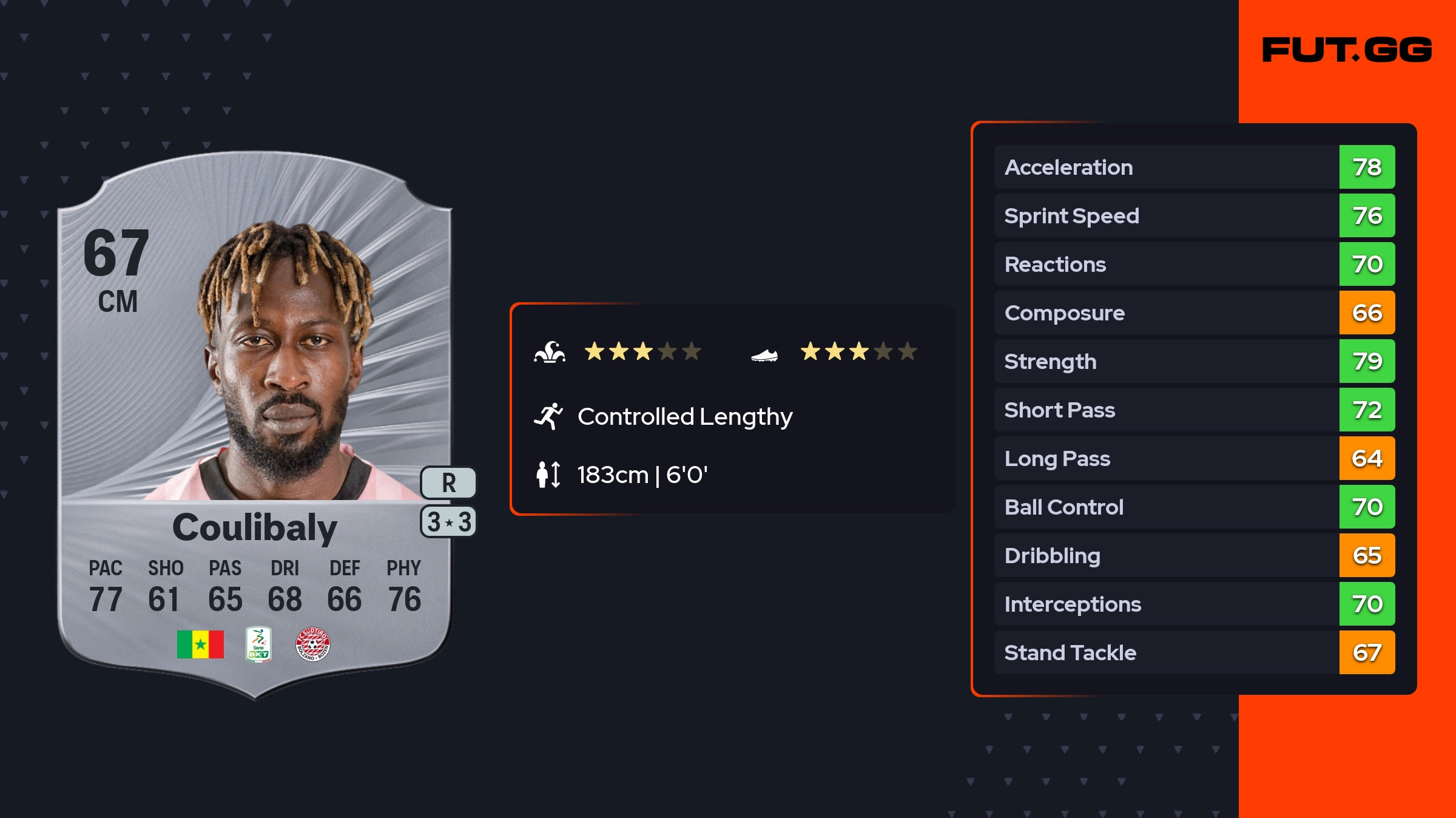Click the Serie BKT league badge
This screenshot has height=818, width=1456.
click(x=258, y=644)
